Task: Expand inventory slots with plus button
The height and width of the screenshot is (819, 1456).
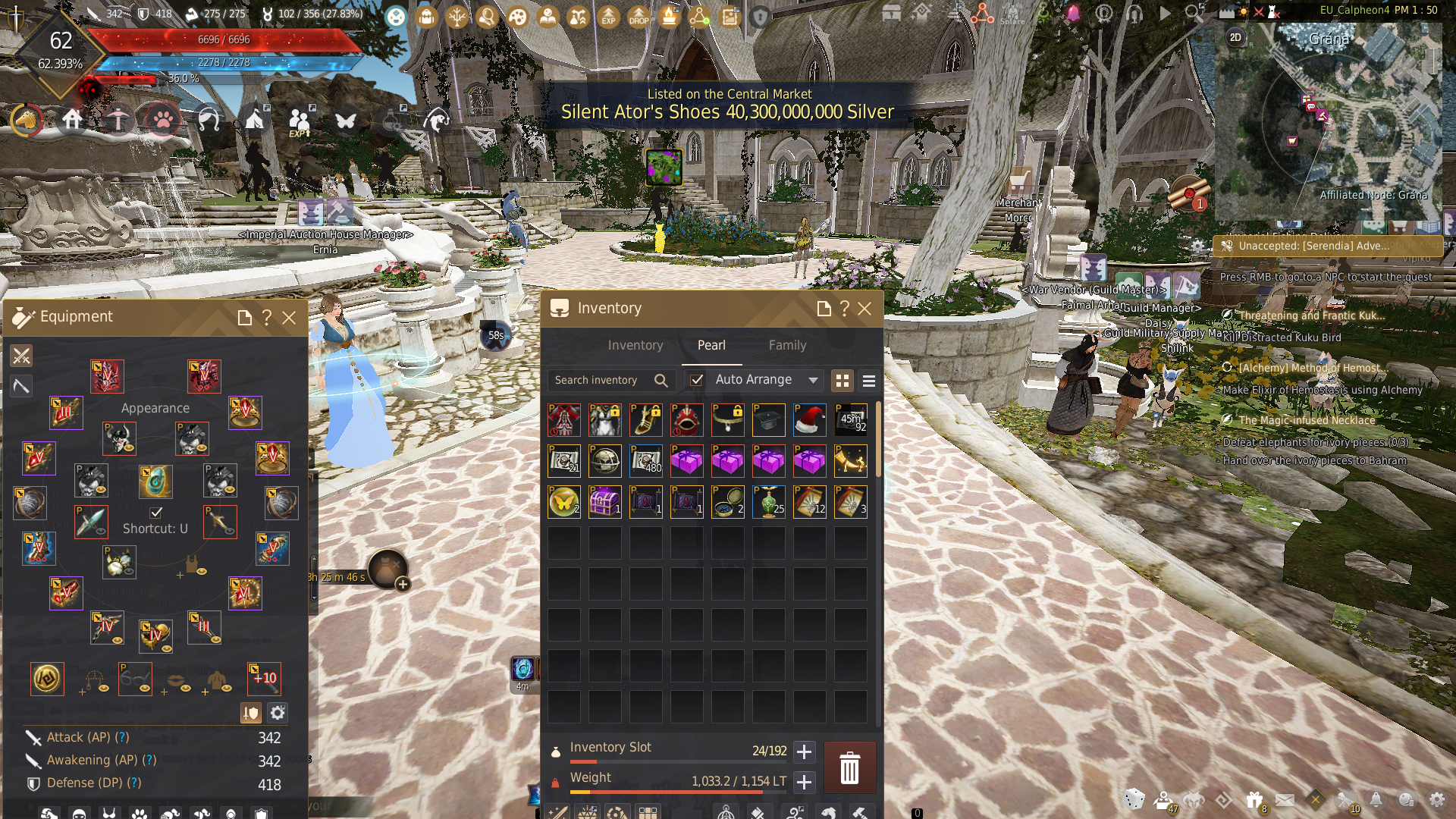Action: pos(804,752)
